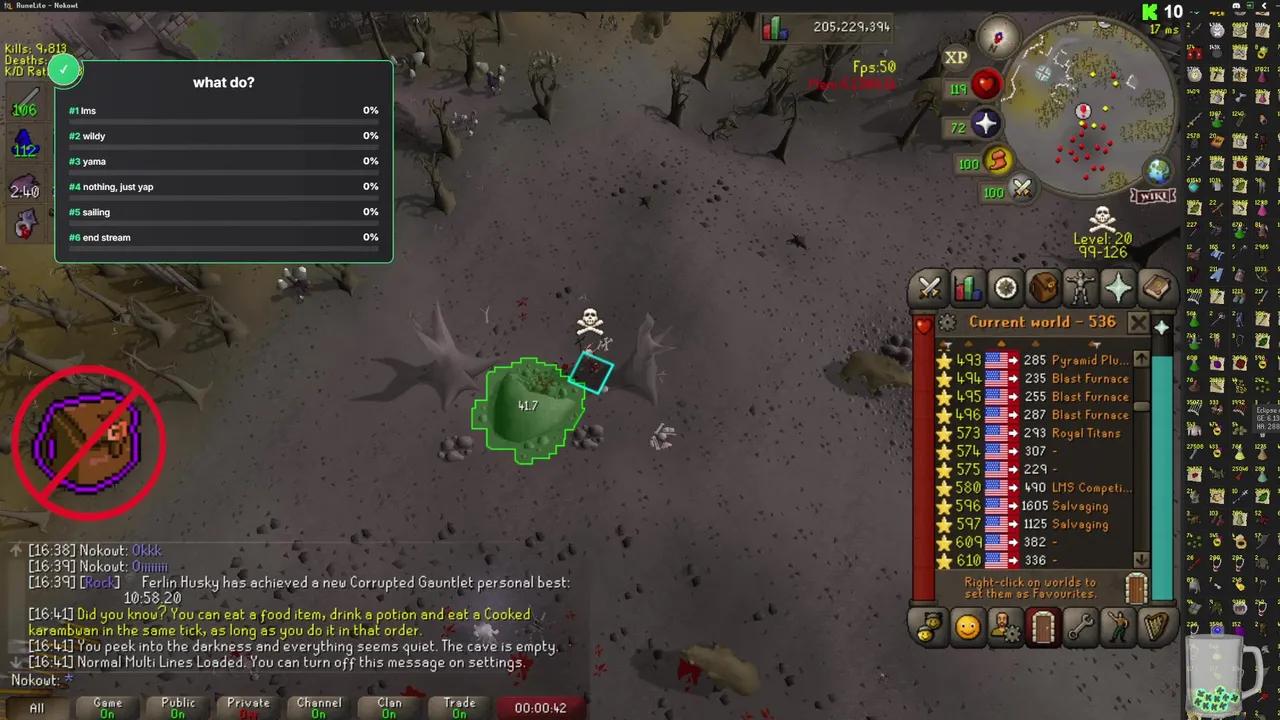1280x720 pixels.
Task: Open the Emotes tab
Action: (1117, 627)
